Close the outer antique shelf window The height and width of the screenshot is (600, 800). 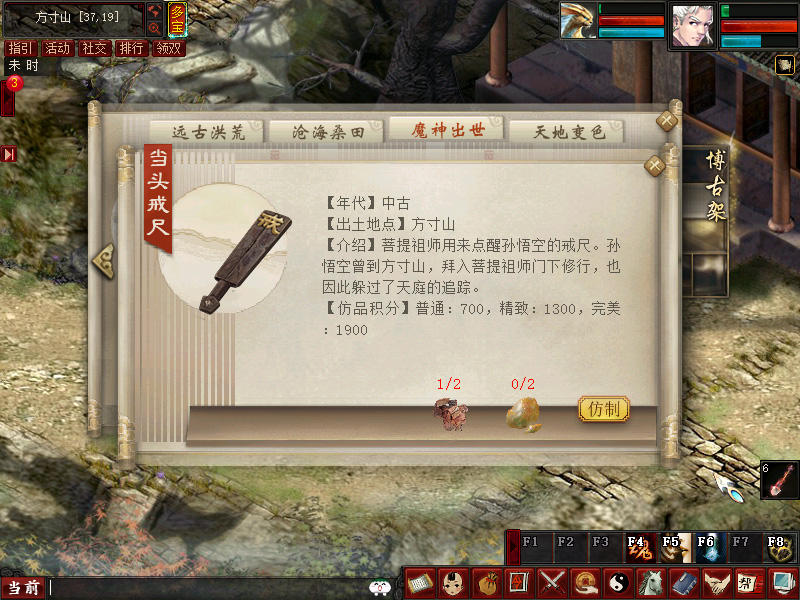[x=667, y=121]
